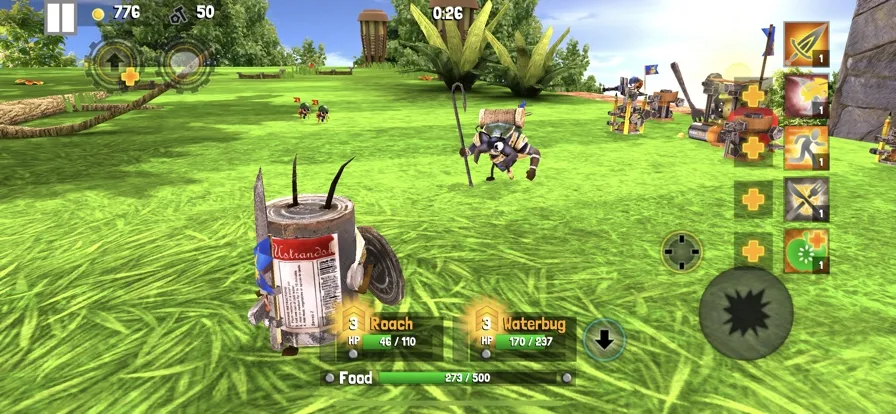Screen dimensions: 896x414
Task: Tap the round down arrow button
Action: 604,340
